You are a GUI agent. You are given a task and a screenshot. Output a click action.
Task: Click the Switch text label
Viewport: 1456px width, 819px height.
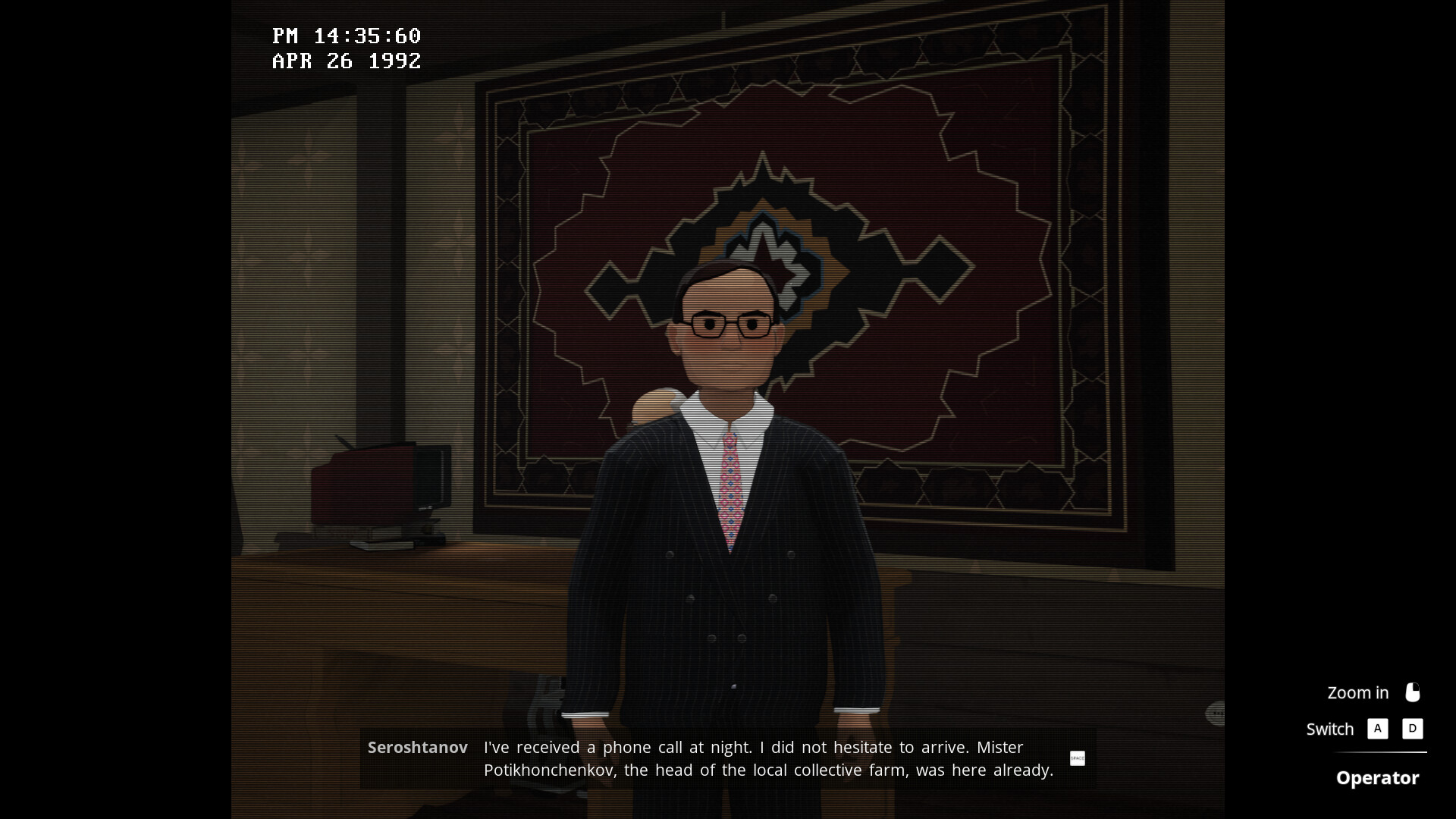tap(1329, 729)
